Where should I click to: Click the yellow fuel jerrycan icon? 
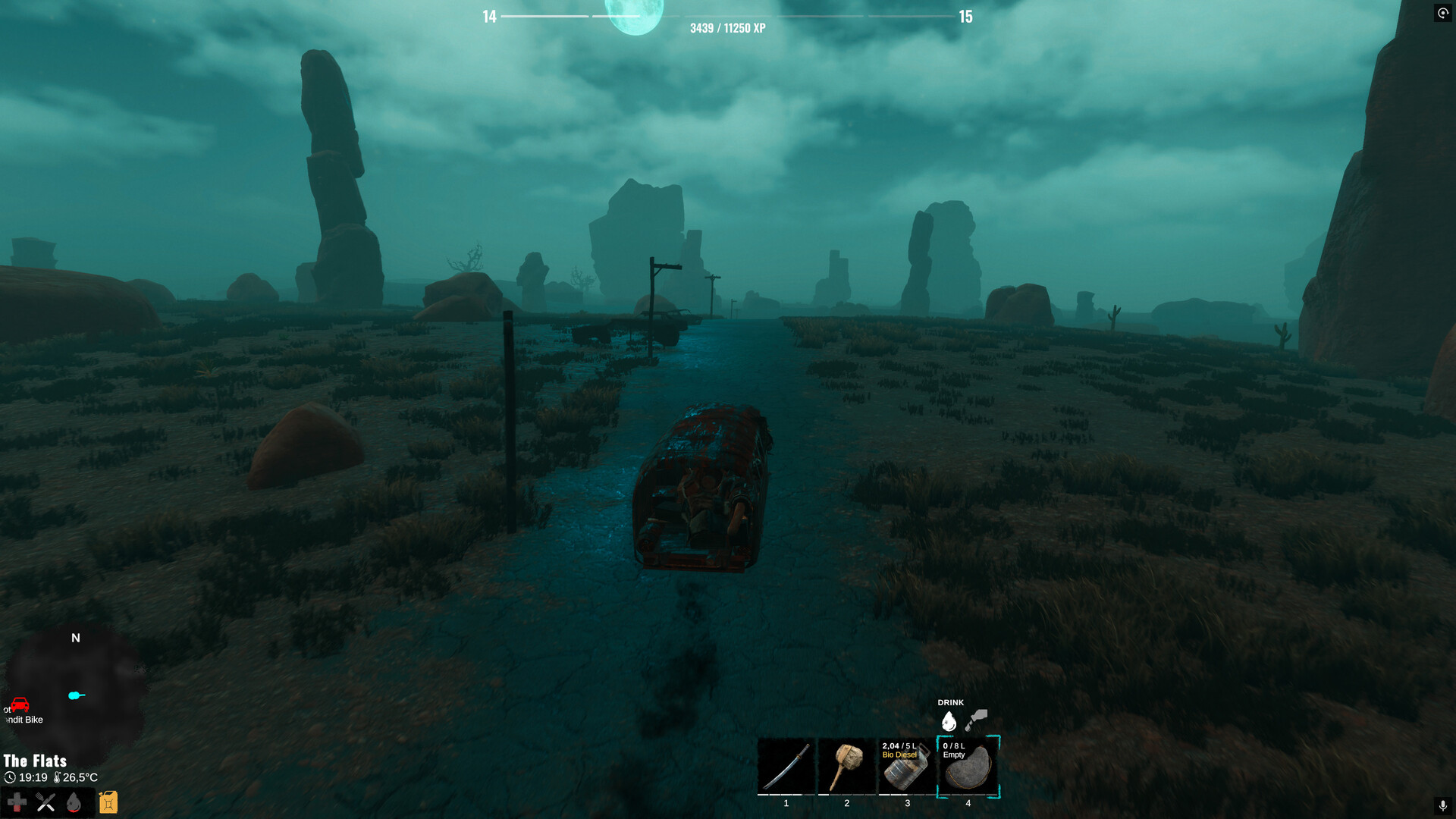tap(108, 802)
